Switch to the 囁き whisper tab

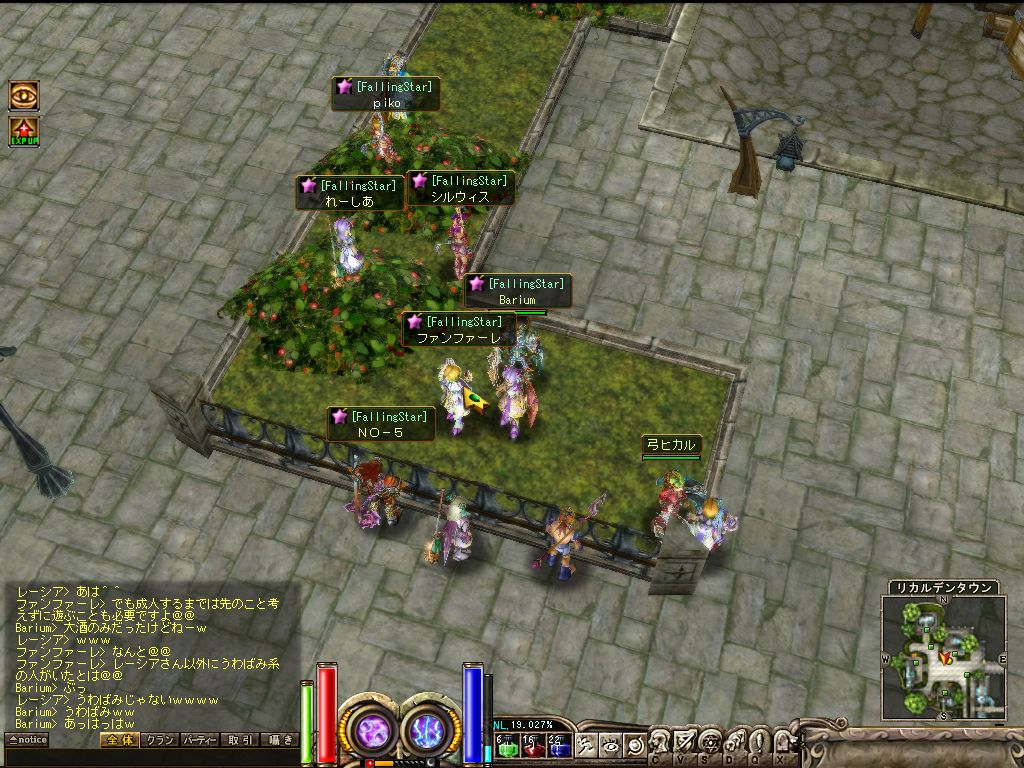click(279, 740)
